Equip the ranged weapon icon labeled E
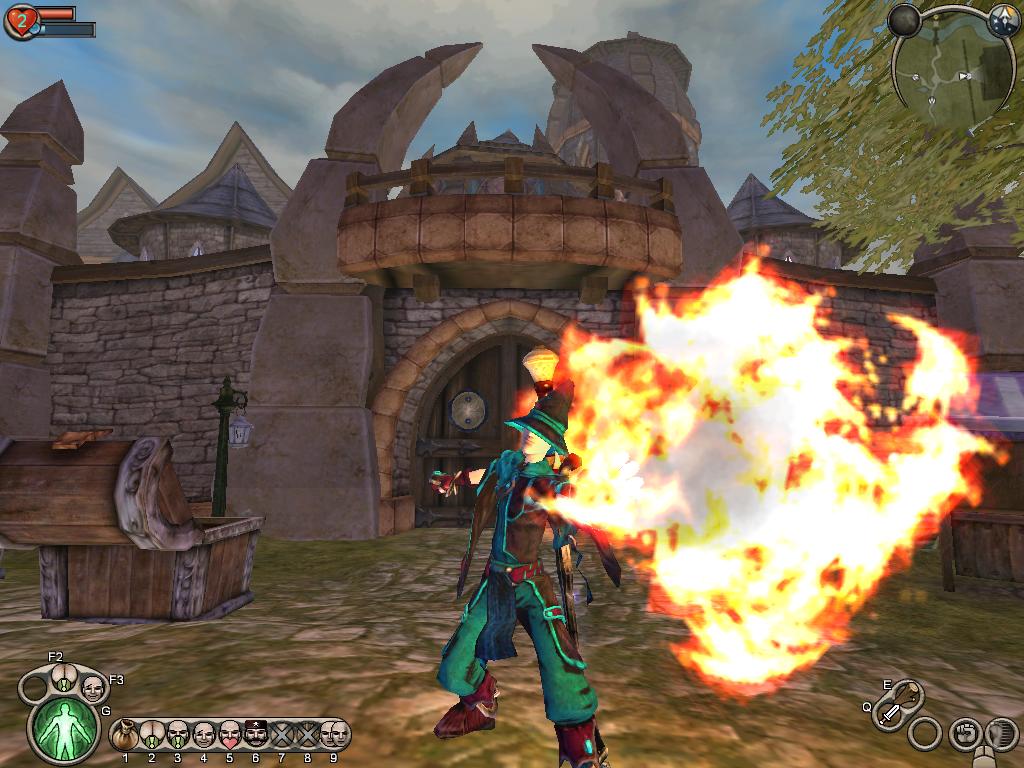1024x768 pixels. (x=908, y=694)
